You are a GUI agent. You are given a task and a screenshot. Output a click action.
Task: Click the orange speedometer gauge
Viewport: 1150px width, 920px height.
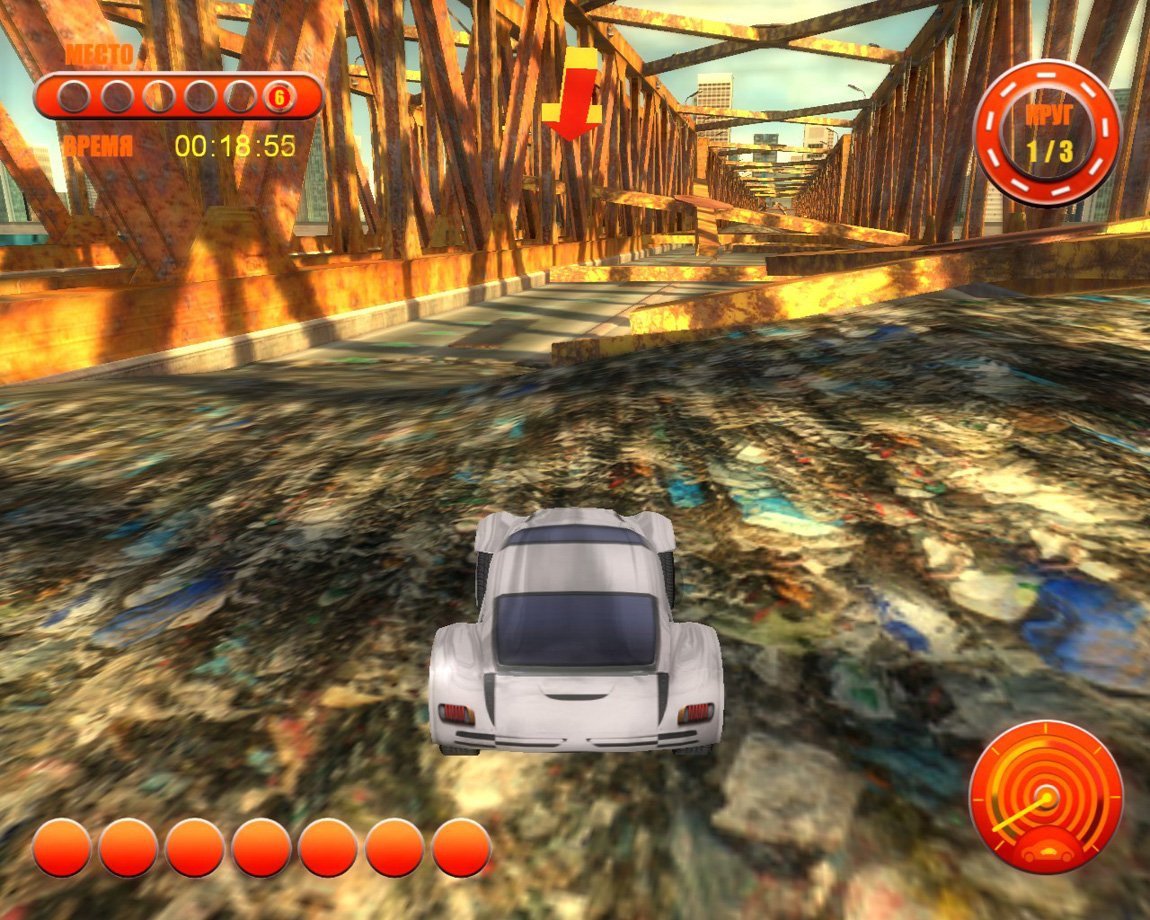tap(1045, 797)
